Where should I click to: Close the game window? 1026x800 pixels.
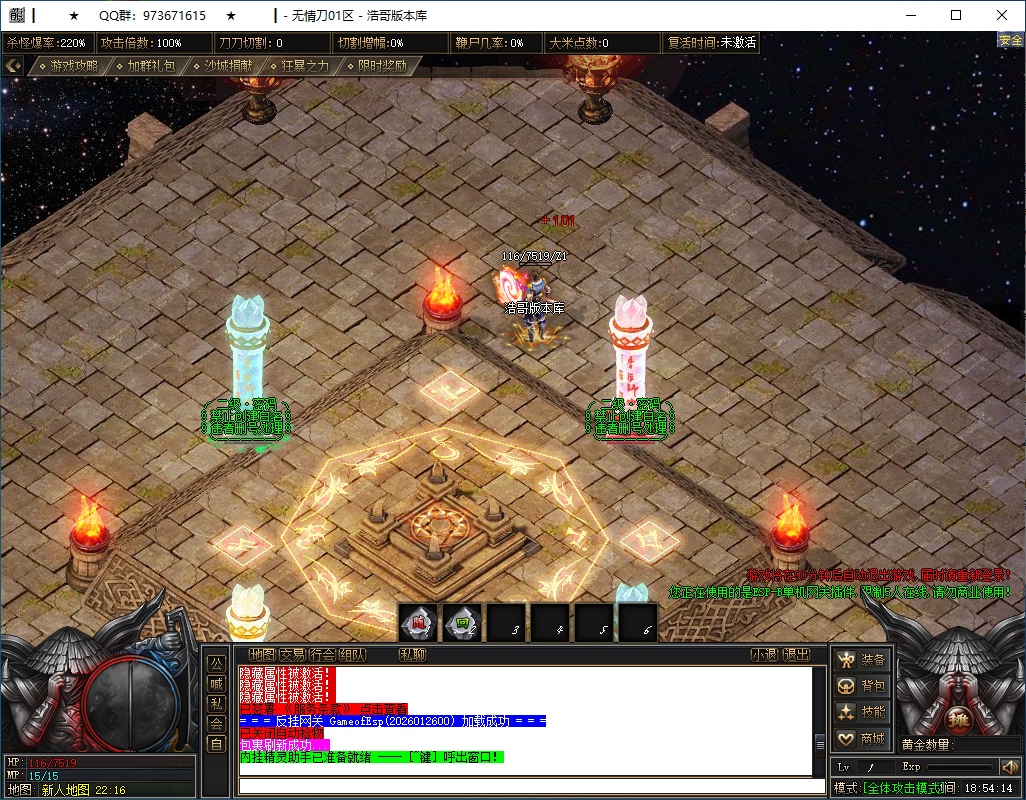click(1001, 15)
